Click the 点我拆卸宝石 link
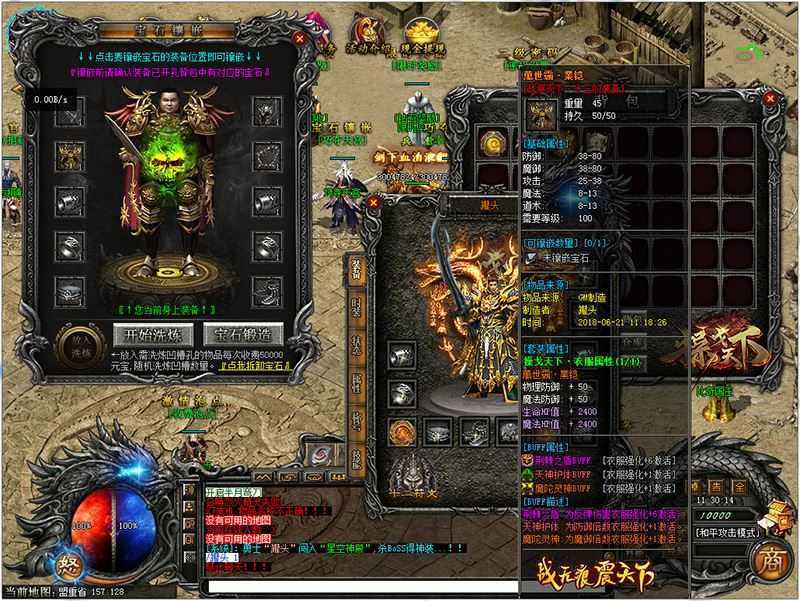Viewport: 800px width, 601px height. [252, 368]
